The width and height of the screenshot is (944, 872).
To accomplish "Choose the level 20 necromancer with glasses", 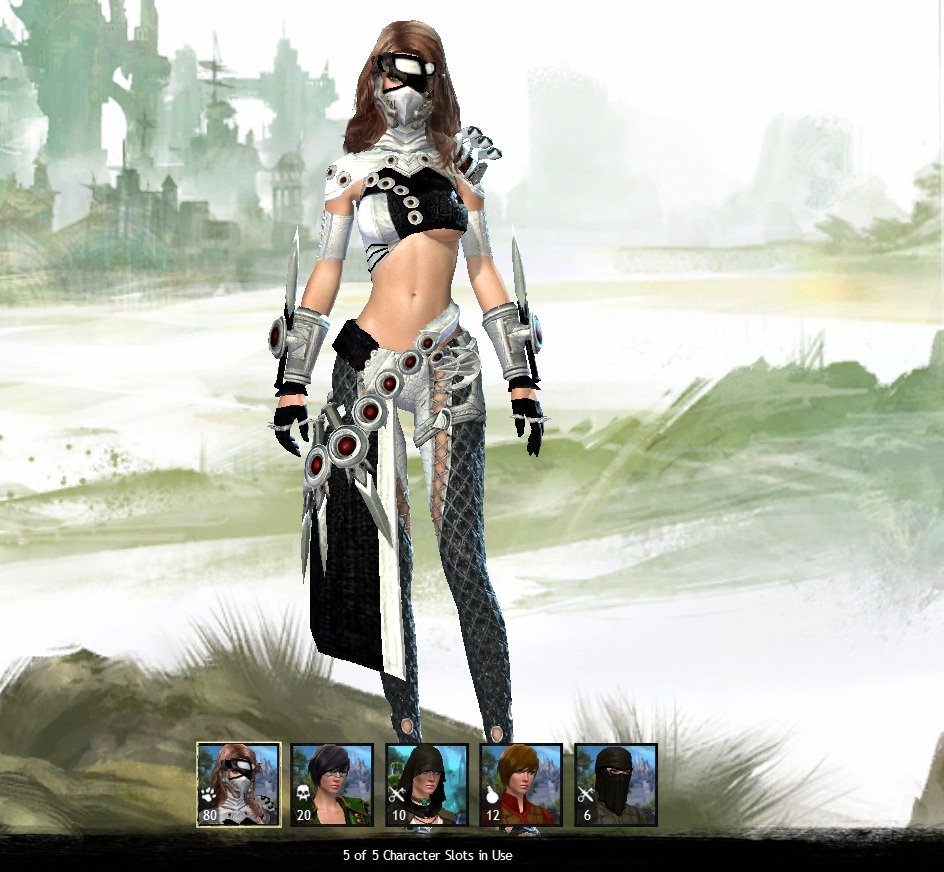I will pyautogui.click(x=332, y=784).
